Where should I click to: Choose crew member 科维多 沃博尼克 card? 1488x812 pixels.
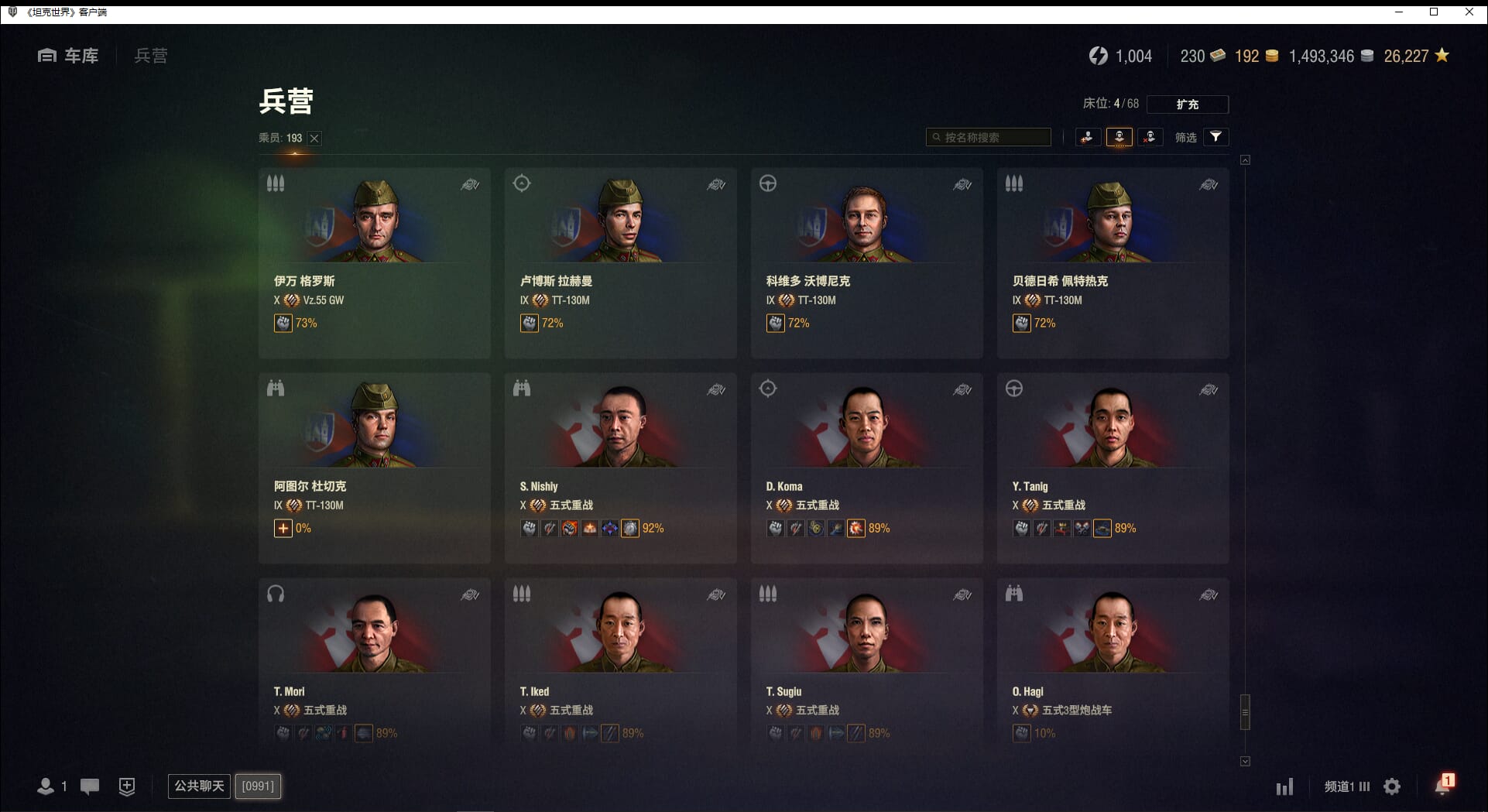(866, 262)
